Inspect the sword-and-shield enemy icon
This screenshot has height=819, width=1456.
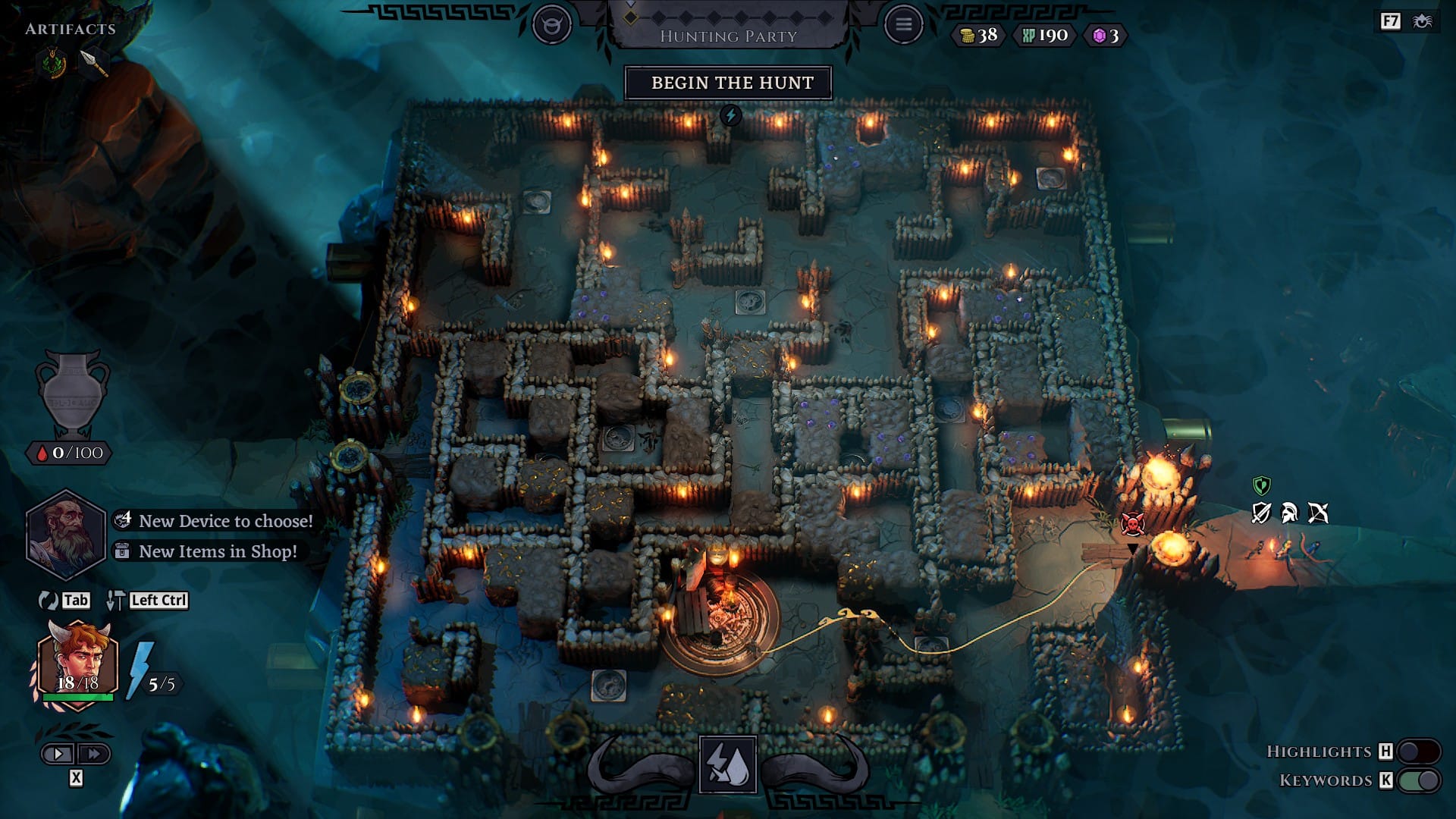point(1261,513)
